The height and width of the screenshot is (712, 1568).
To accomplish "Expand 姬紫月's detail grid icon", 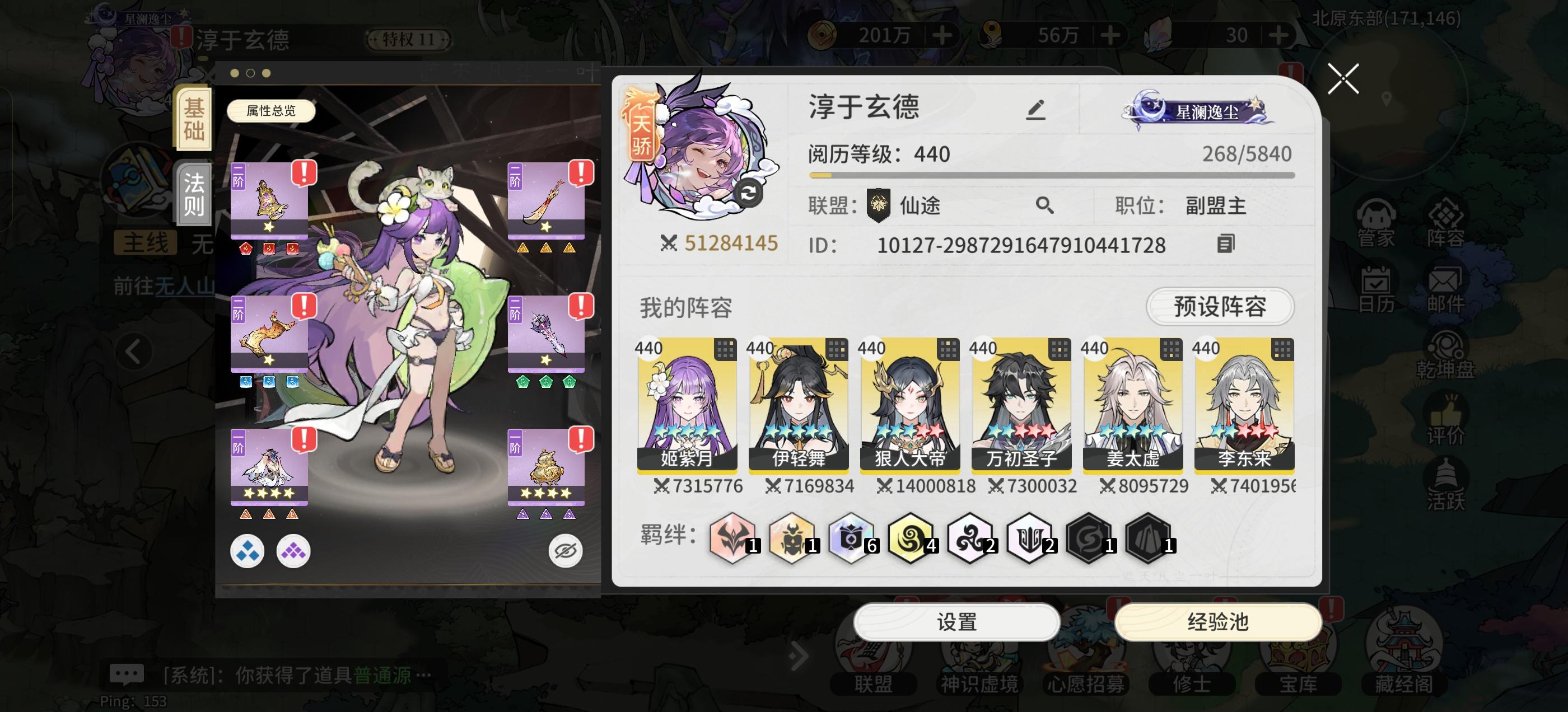I will [727, 349].
